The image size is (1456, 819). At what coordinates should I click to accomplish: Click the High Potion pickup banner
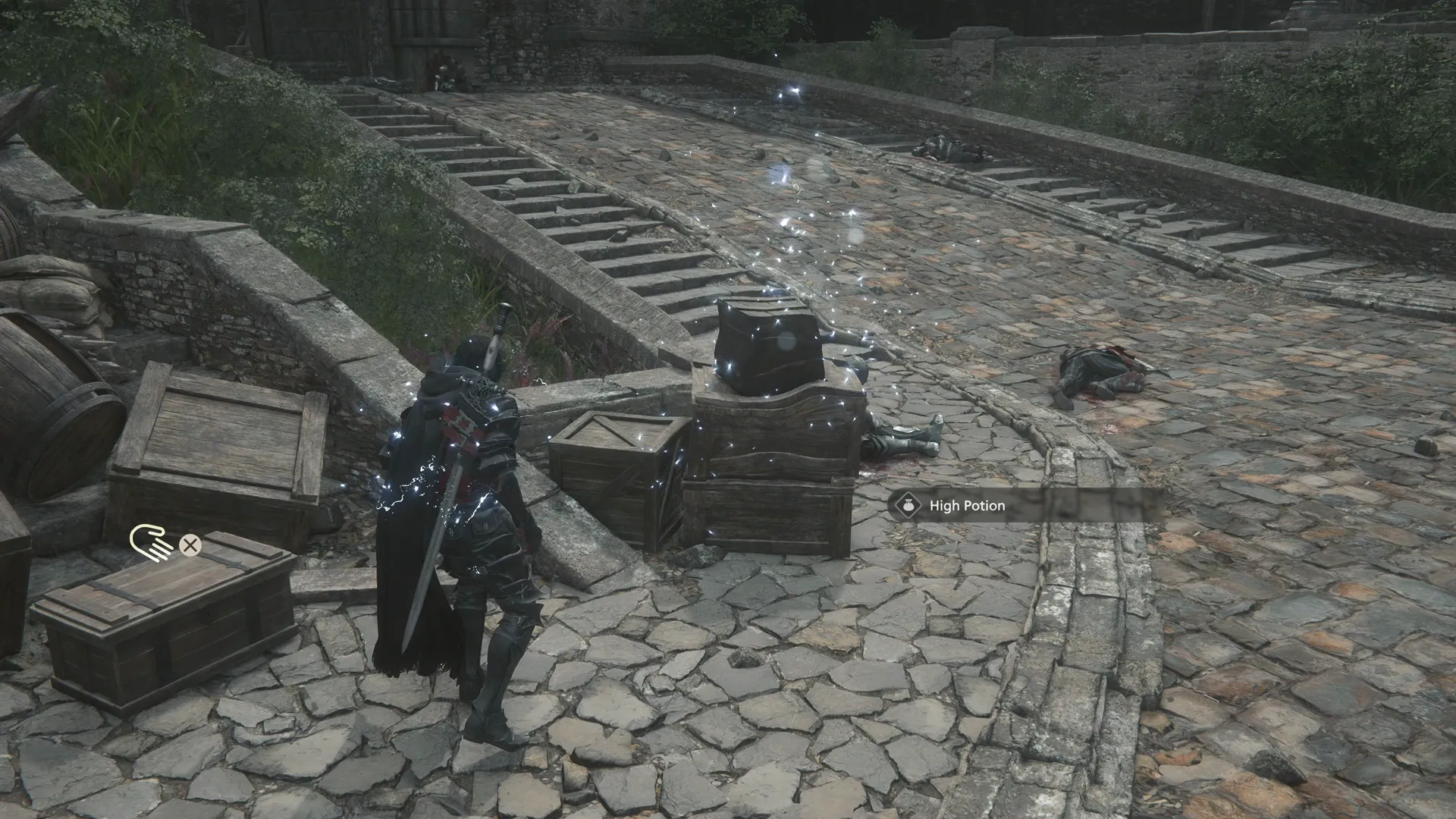pyautogui.click(x=1024, y=505)
